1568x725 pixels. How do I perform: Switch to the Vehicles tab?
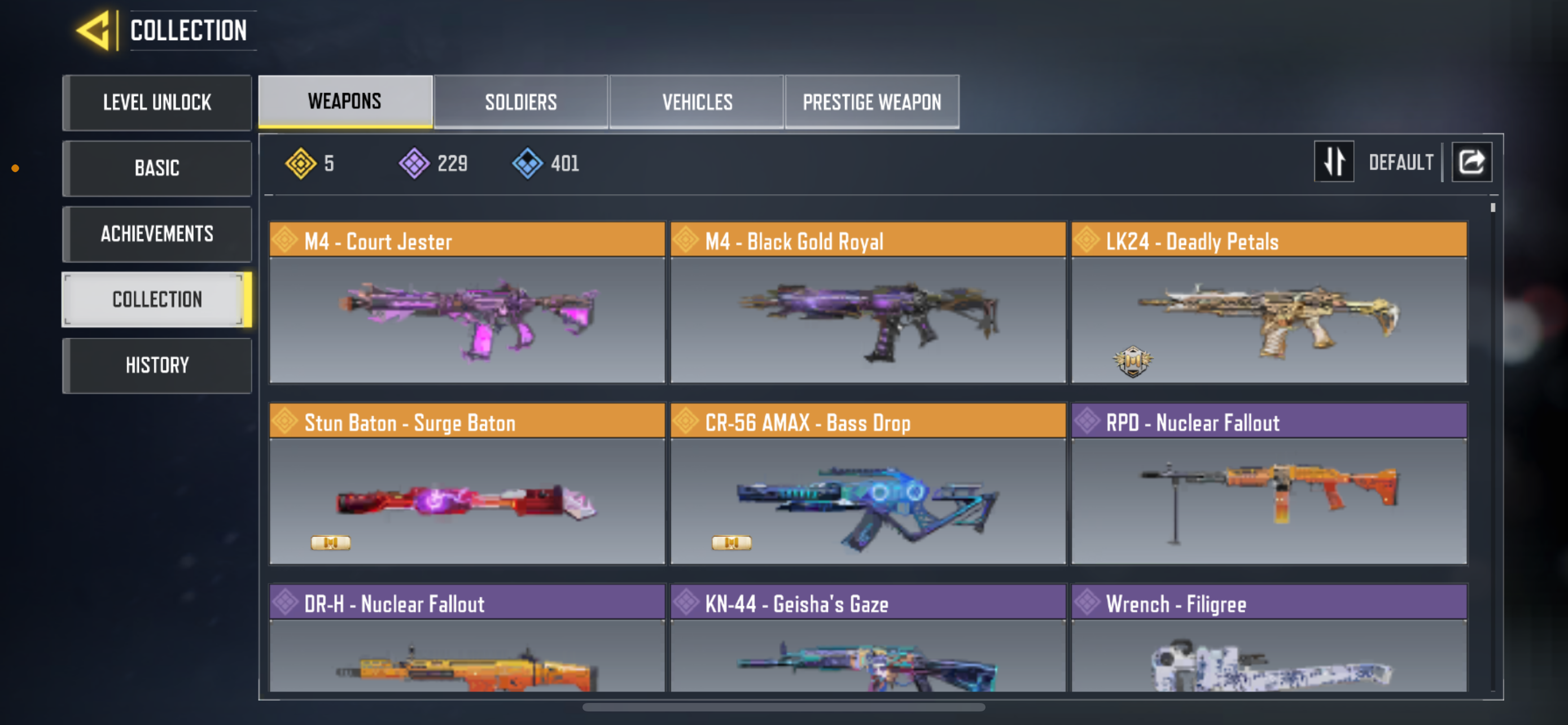pyautogui.click(x=697, y=102)
